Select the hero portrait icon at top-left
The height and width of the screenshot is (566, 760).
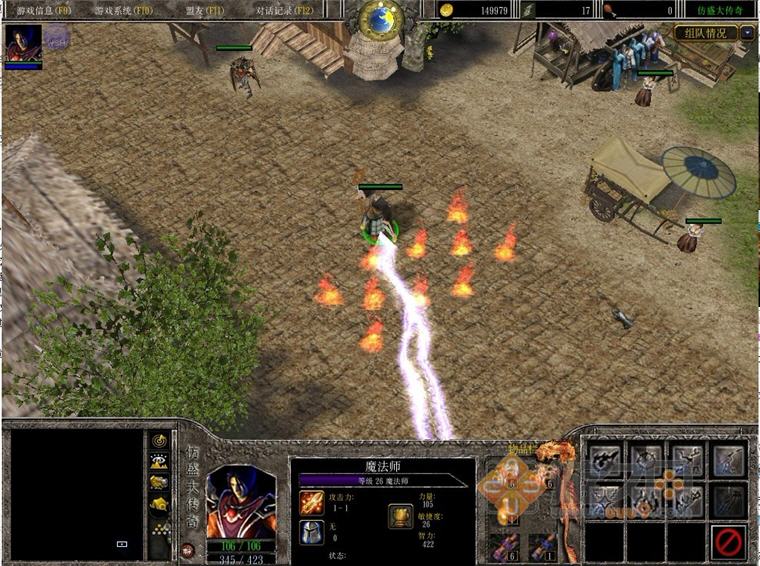22,43
